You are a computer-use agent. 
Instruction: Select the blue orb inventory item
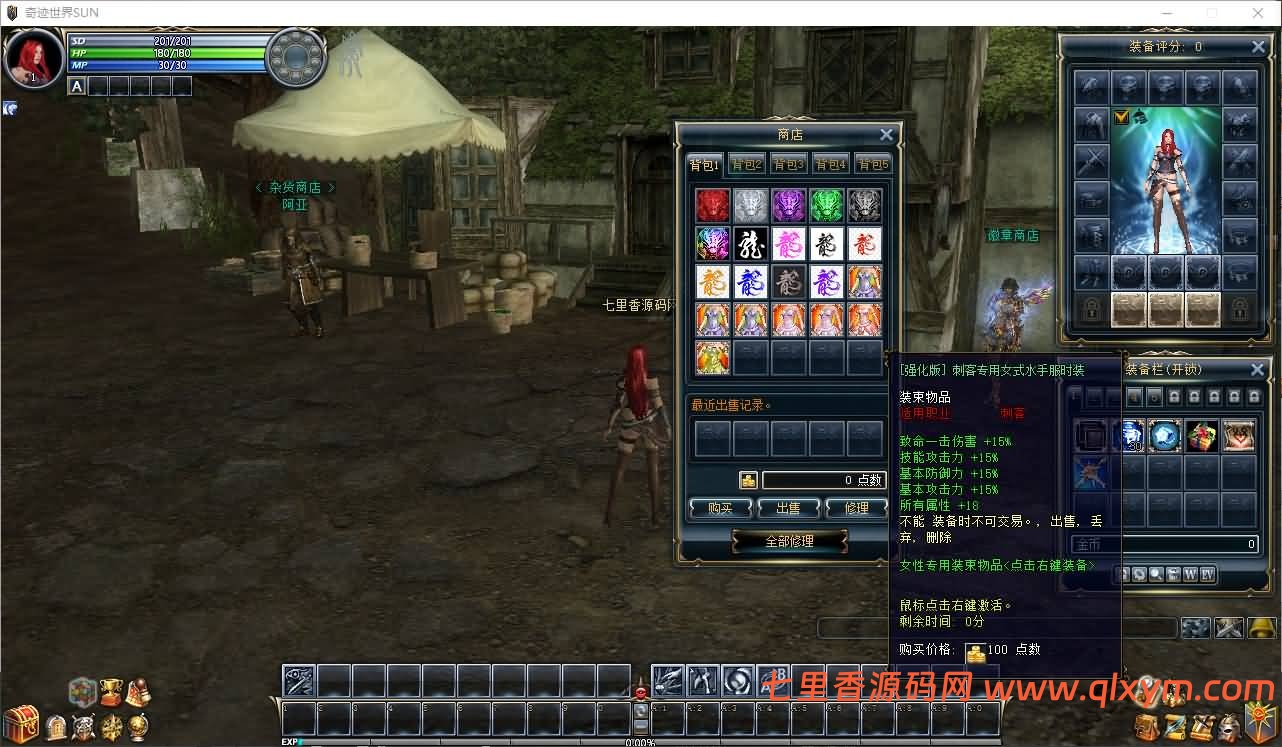pos(1164,436)
